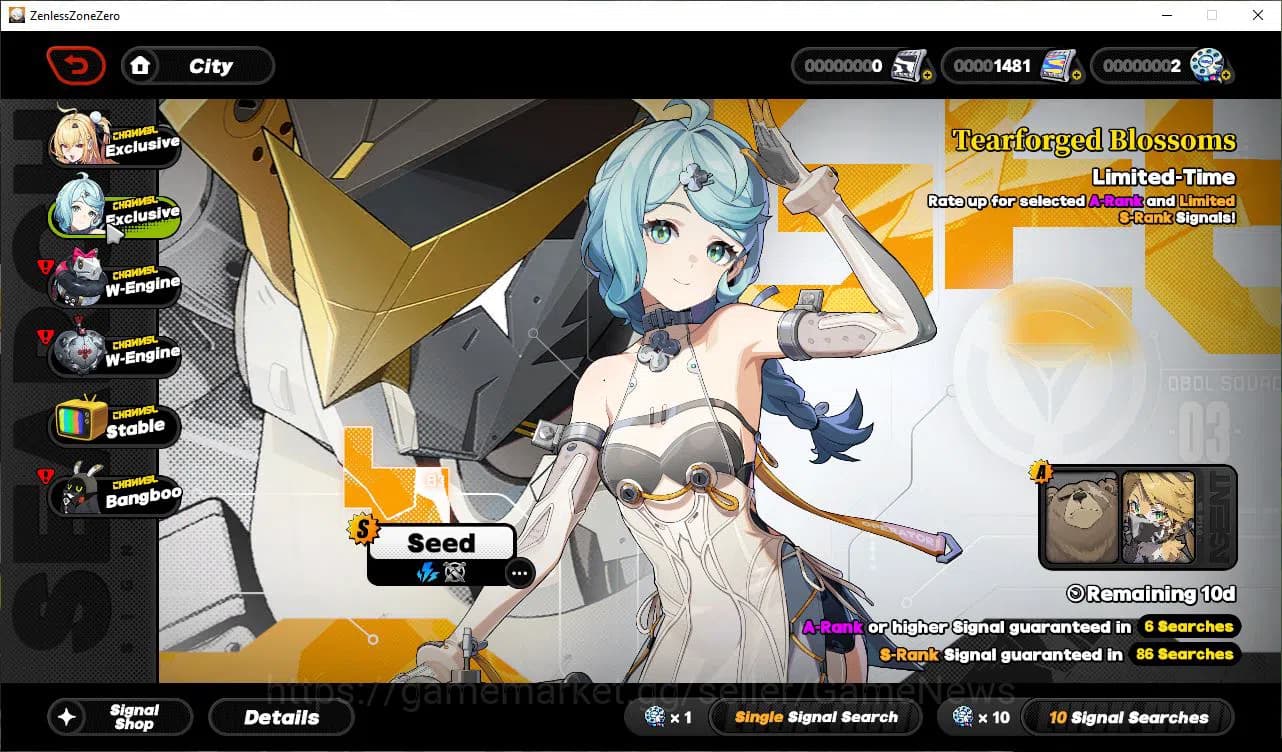Open the Signal Shop
The width and height of the screenshot is (1282, 752).
click(119, 717)
